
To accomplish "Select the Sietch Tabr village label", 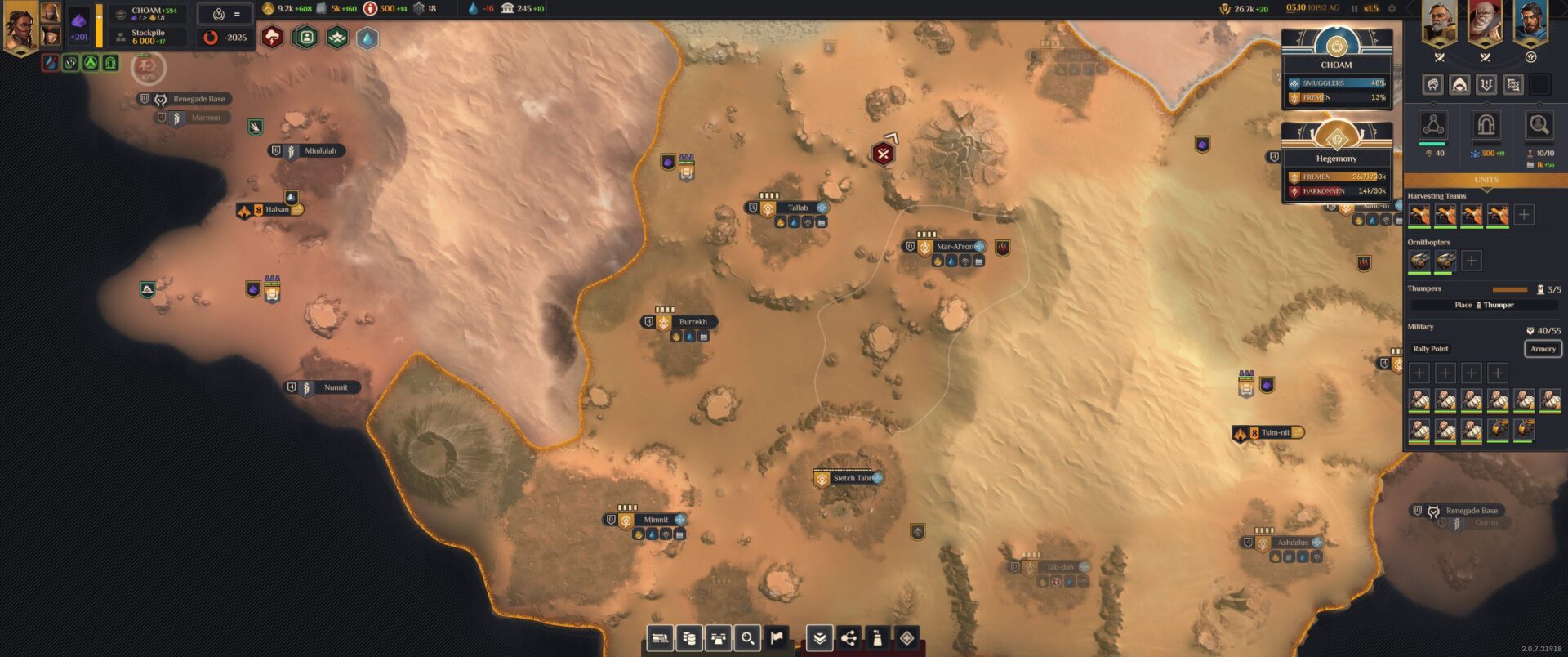I will tap(852, 478).
